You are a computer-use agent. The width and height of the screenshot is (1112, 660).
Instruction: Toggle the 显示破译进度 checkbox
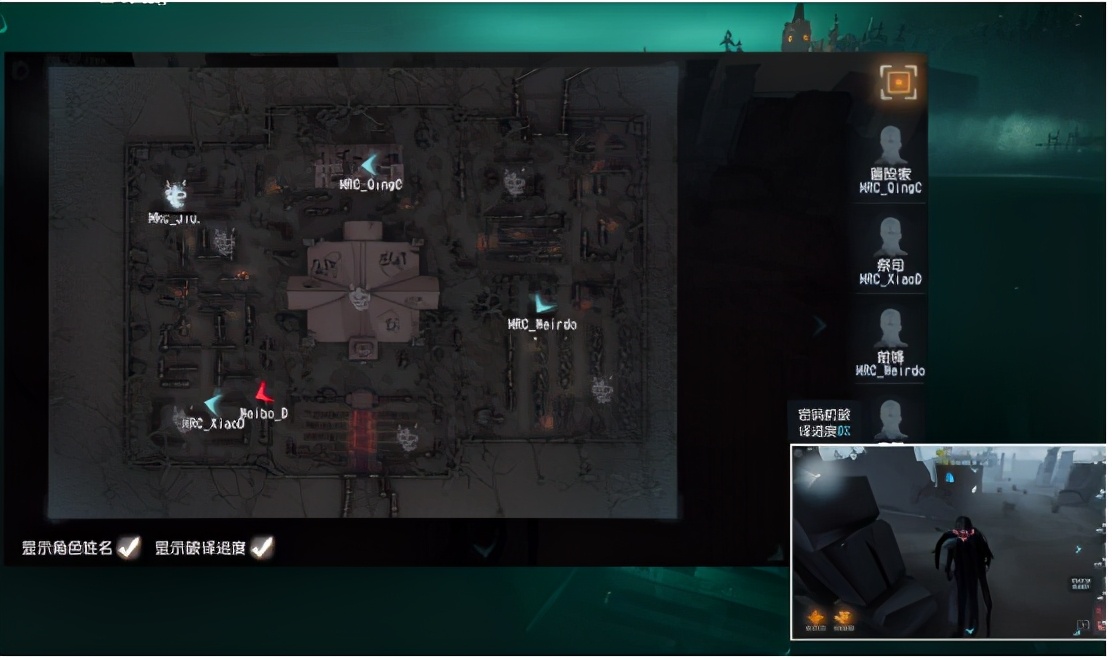262,547
